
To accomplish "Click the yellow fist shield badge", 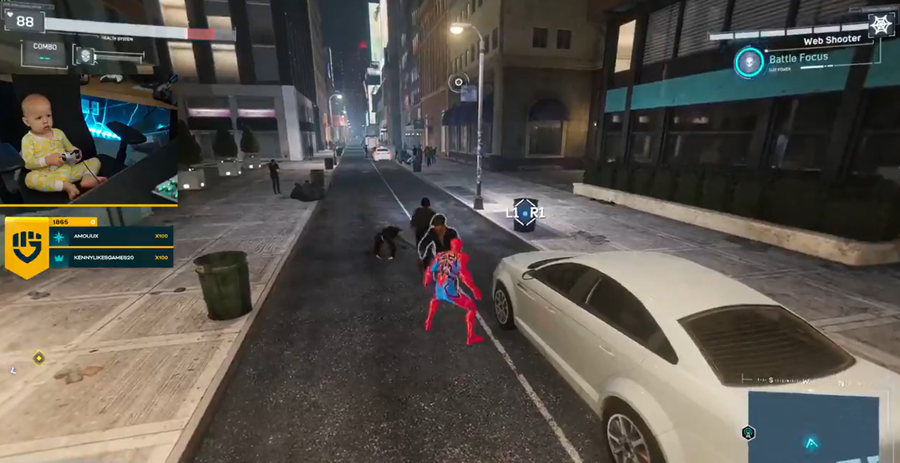I will [25, 246].
